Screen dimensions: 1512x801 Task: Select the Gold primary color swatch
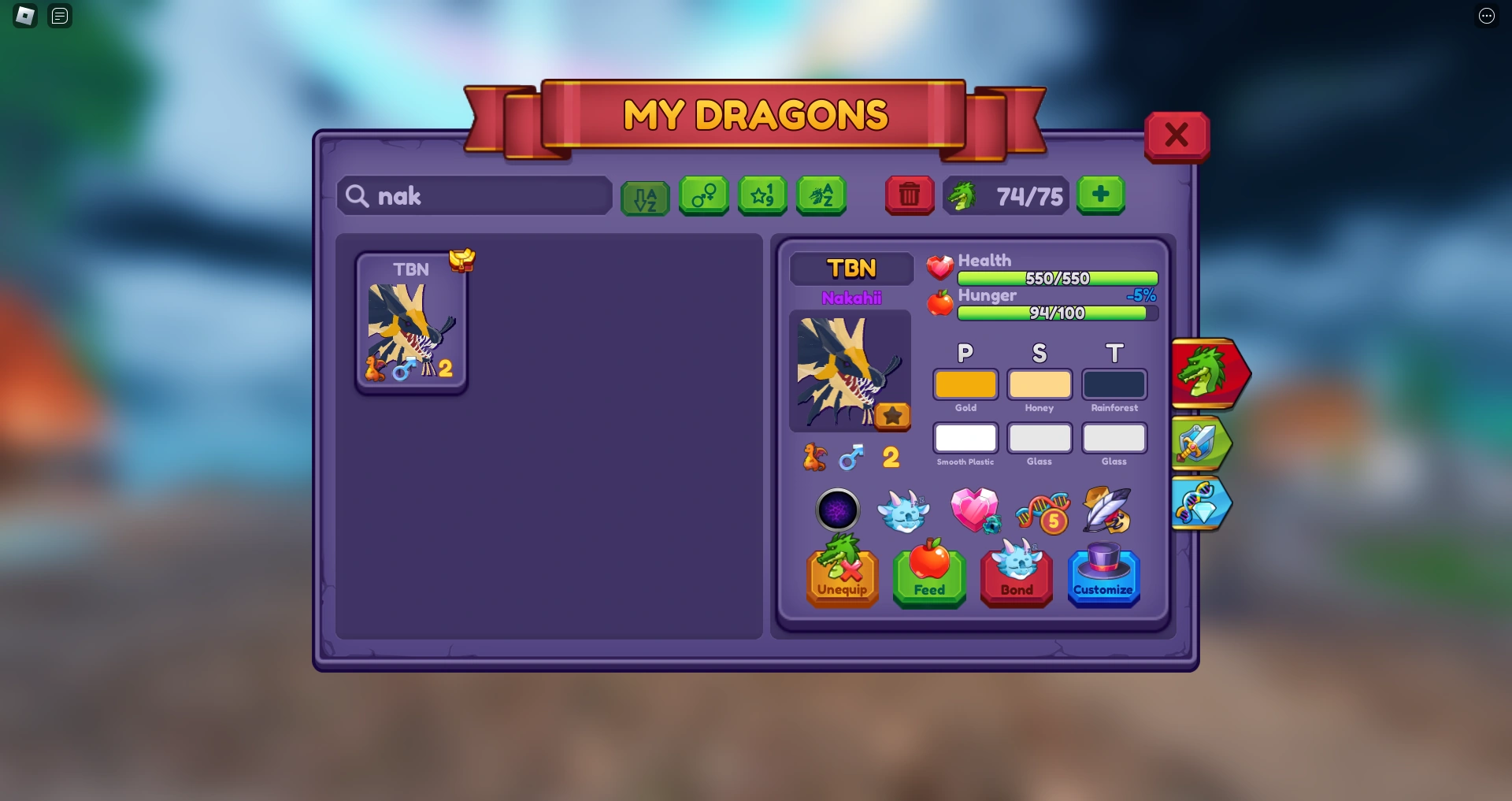965,384
